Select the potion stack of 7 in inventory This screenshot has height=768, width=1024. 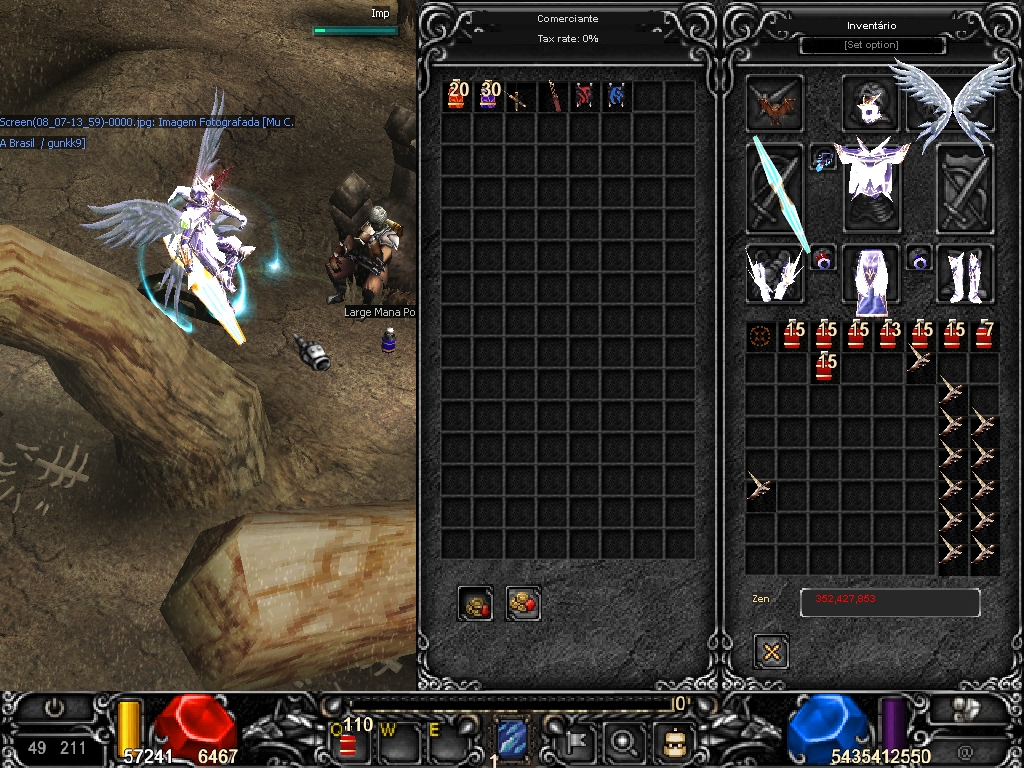tap(984, 336)
